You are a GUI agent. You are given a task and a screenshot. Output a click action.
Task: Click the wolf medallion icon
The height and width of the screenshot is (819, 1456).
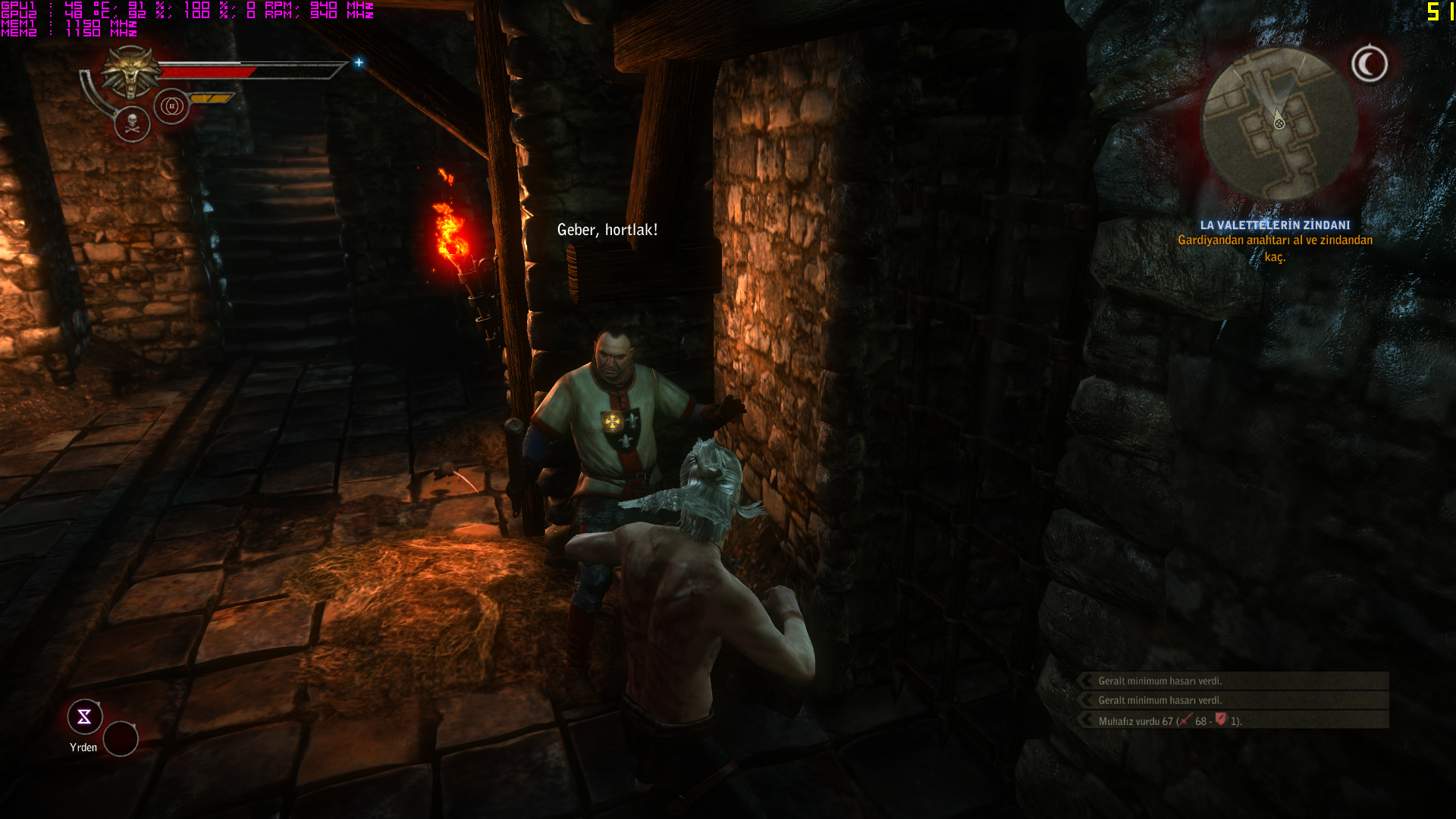pyautogui.click(x=132, y=71)
